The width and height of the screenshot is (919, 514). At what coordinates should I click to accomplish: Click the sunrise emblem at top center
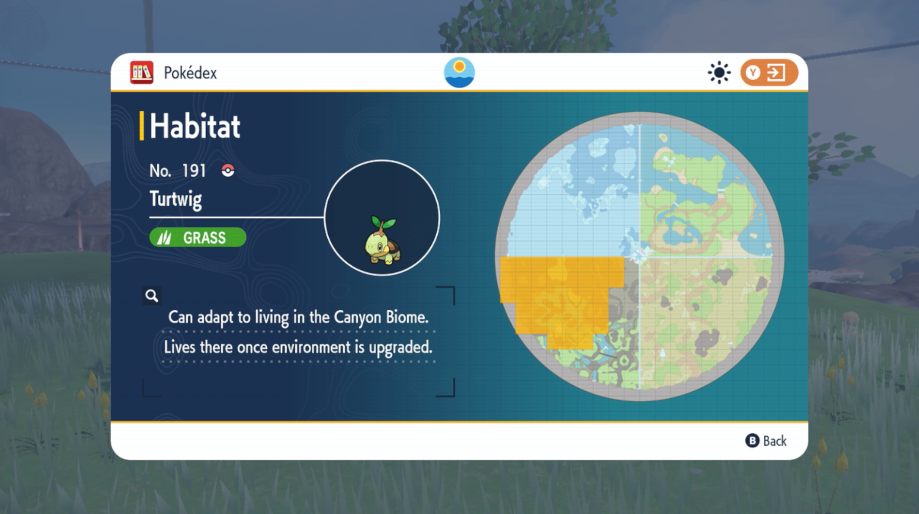pyautogui.click(x=459, y=73)
